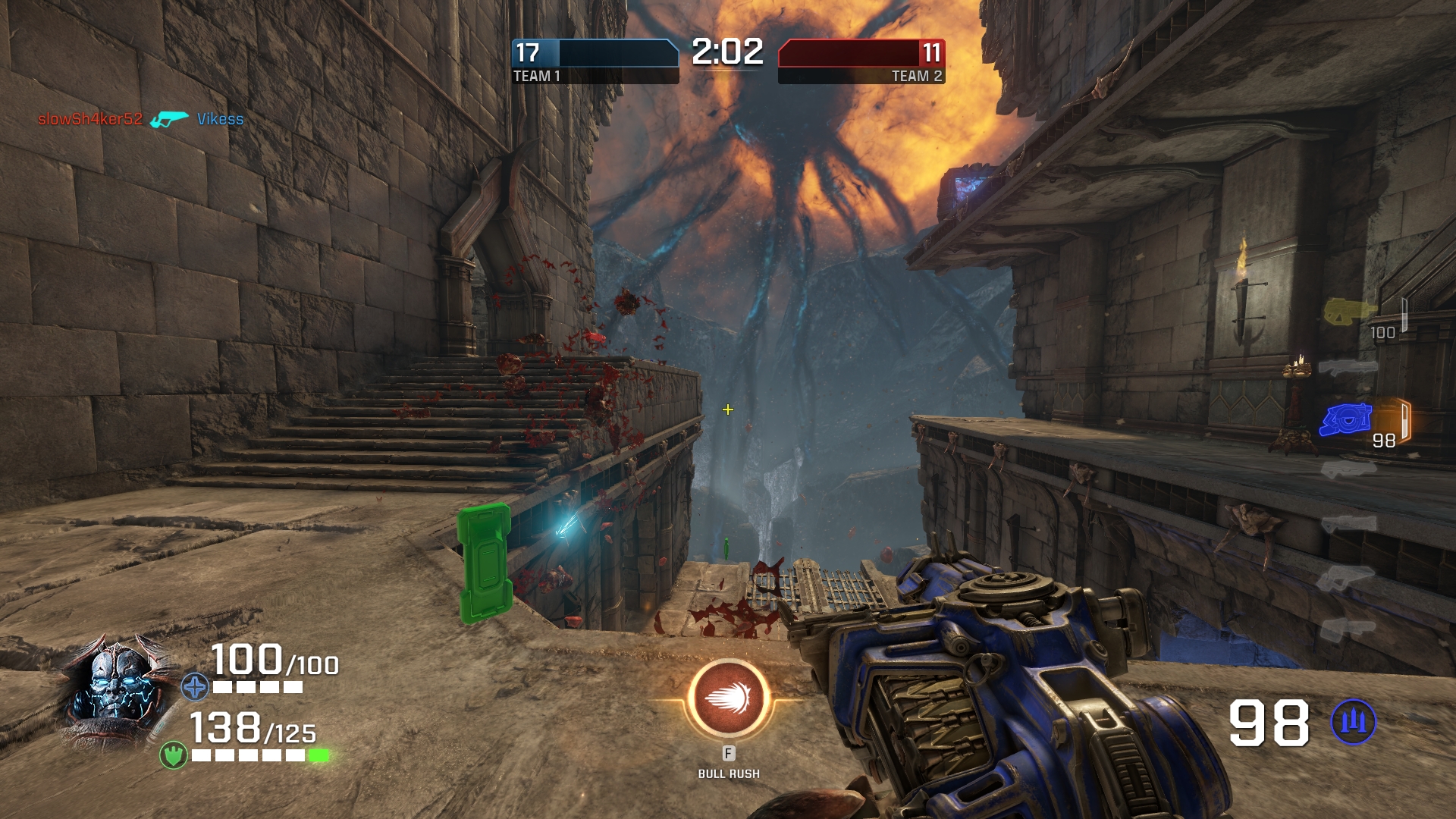Image resolution: width=1456 pixels, height=819 pixels.
Task: Activate the Bull Rush ability icon
Action: (x=728, y=698)
